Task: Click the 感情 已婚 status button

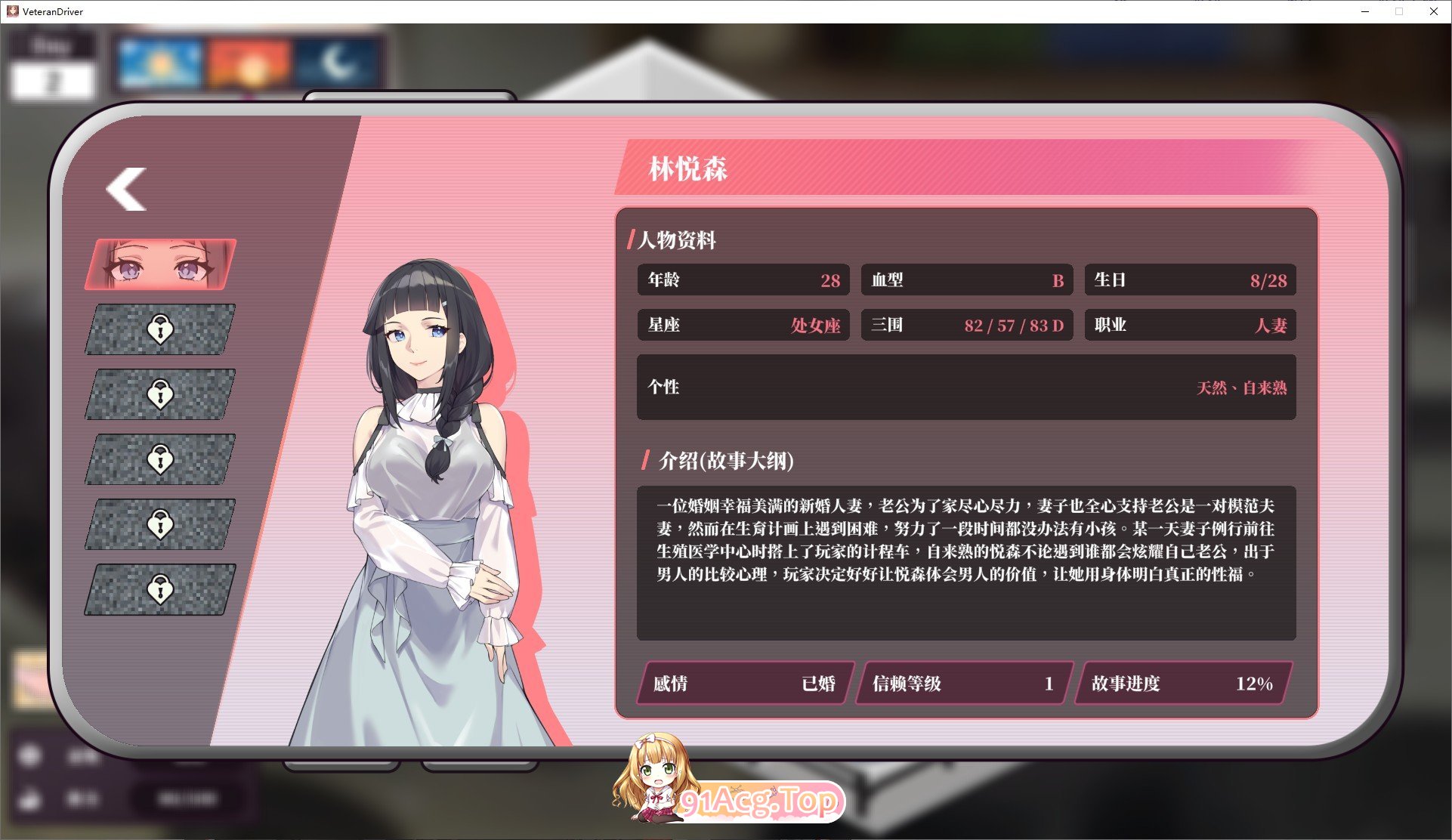Action: pyautogui.click(x=743, y=684)
